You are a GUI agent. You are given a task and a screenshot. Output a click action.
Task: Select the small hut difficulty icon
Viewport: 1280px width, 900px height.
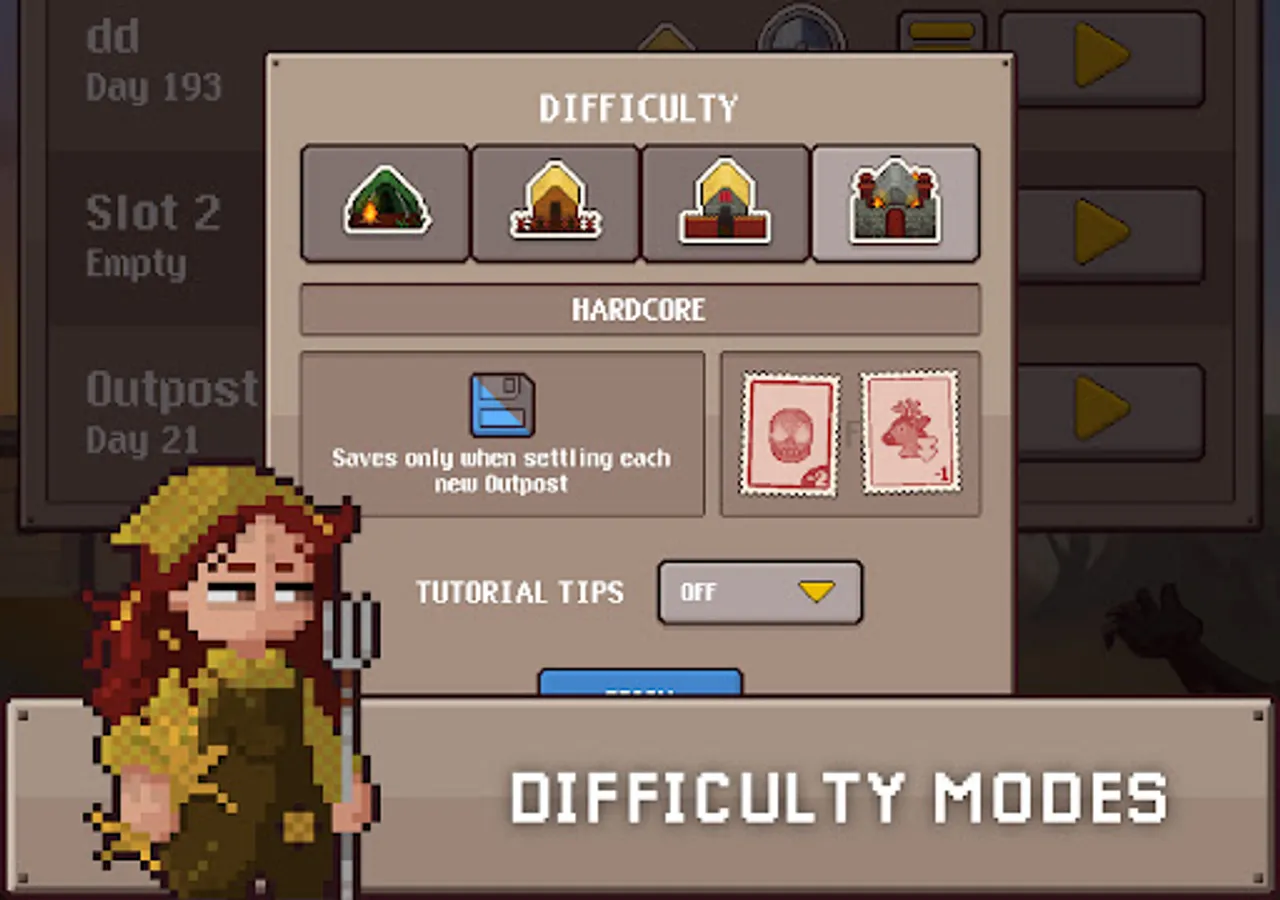pyautogui.click(x=555, y=203)
